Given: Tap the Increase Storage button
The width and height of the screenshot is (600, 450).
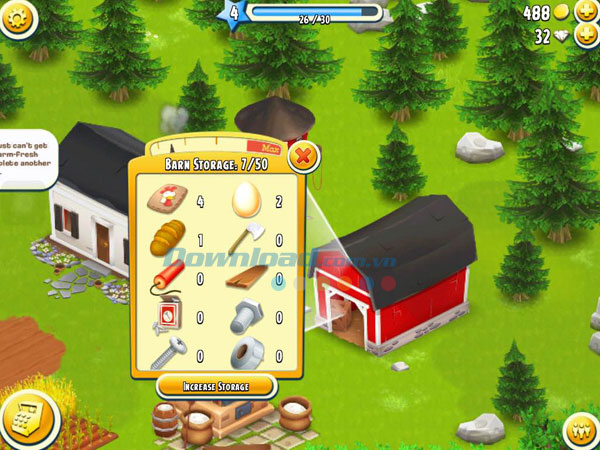Looking at the screenshot, I should point(215,386).
